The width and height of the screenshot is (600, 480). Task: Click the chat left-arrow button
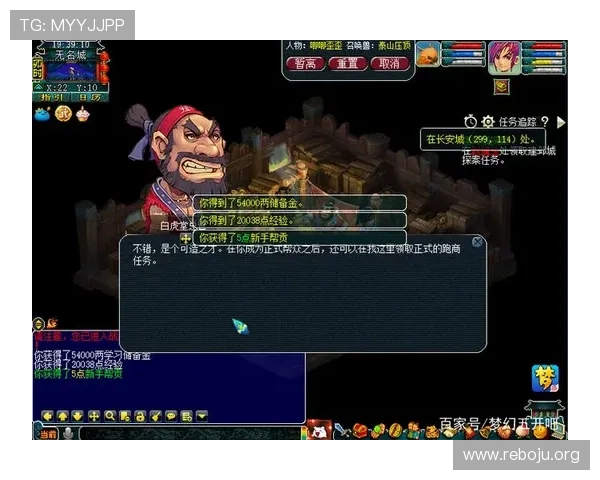(x=47, y=416)
